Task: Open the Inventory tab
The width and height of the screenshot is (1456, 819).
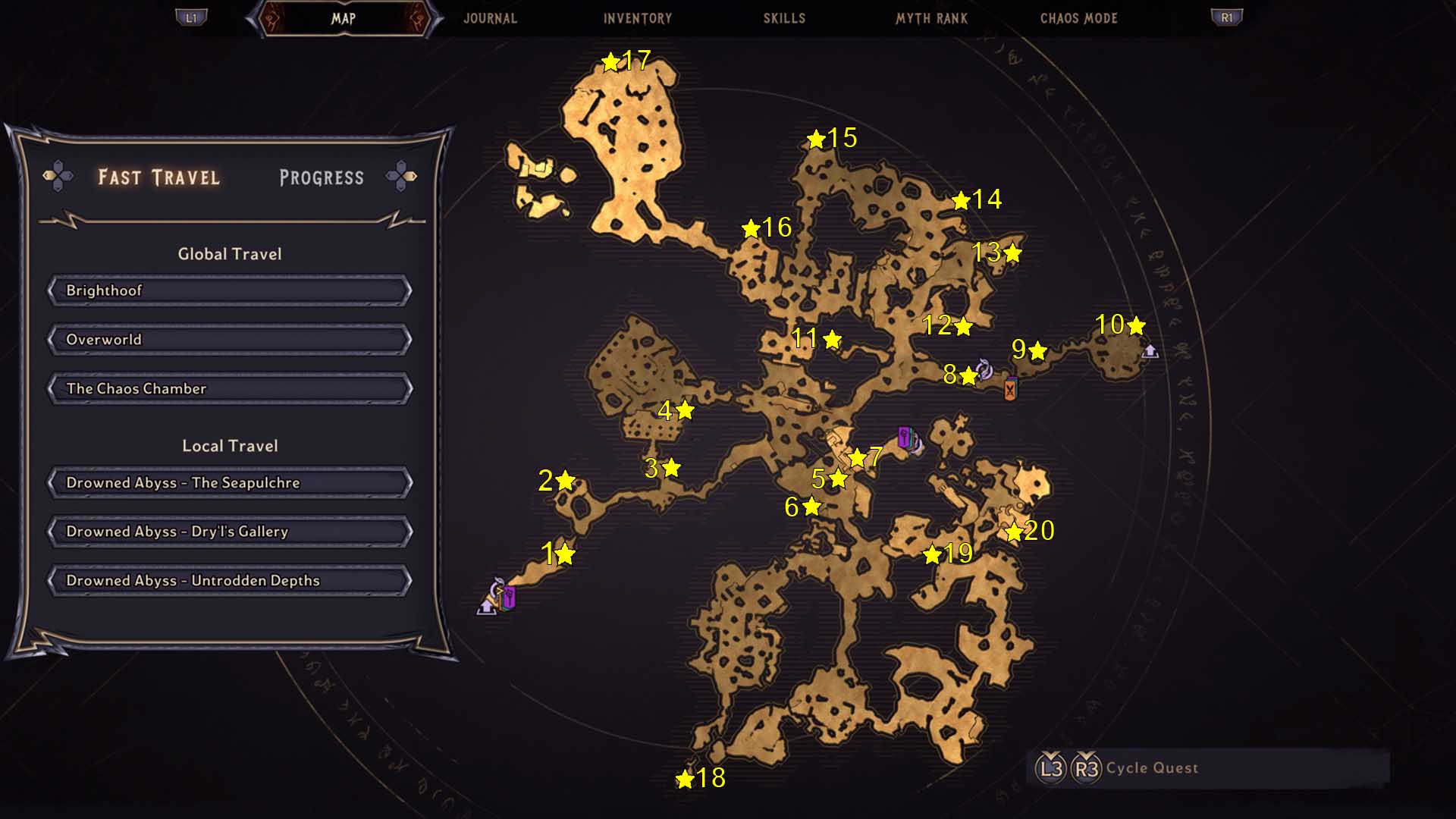Action: (x=637, y=18)
